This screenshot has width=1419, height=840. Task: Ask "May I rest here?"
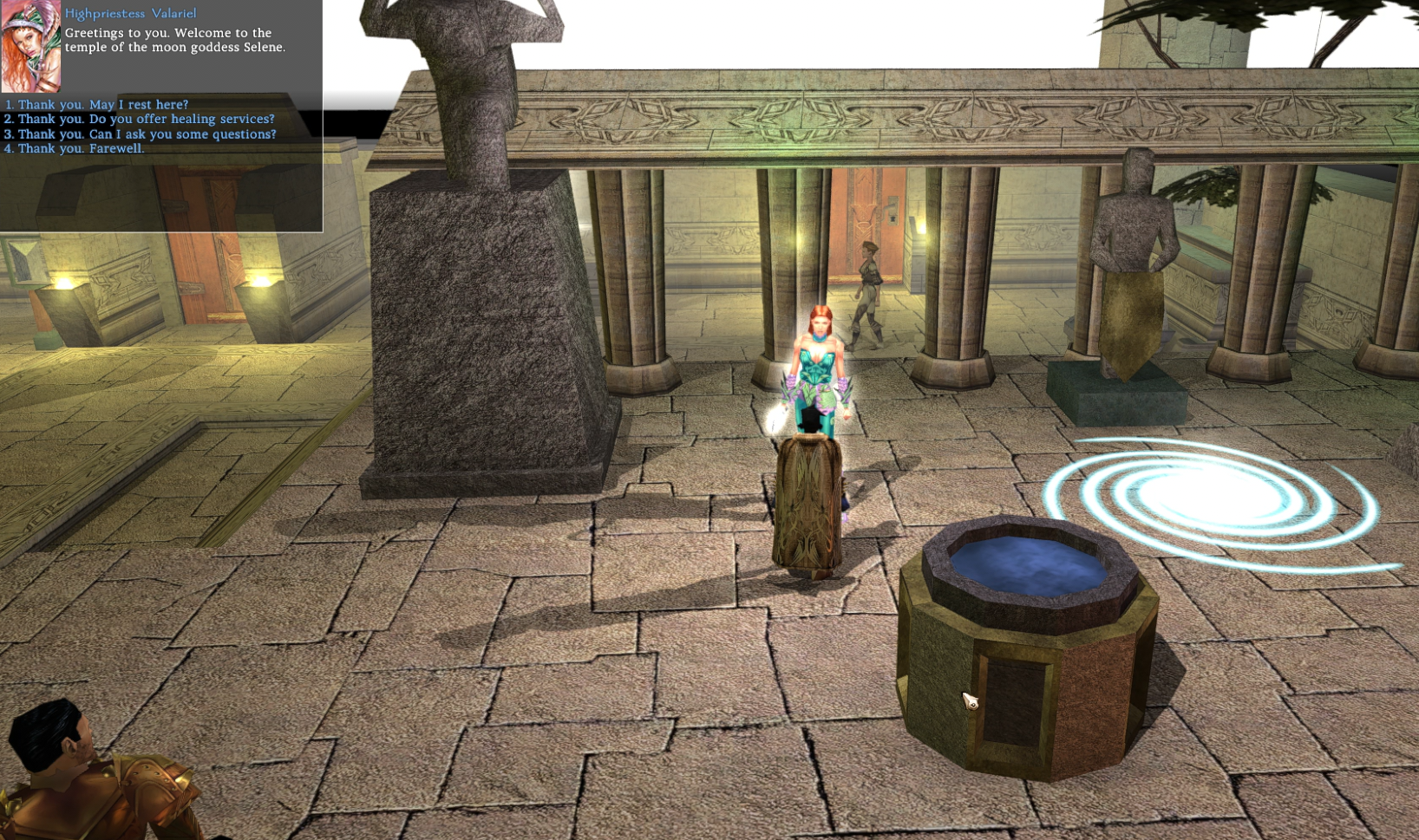[x=102, y=104]
